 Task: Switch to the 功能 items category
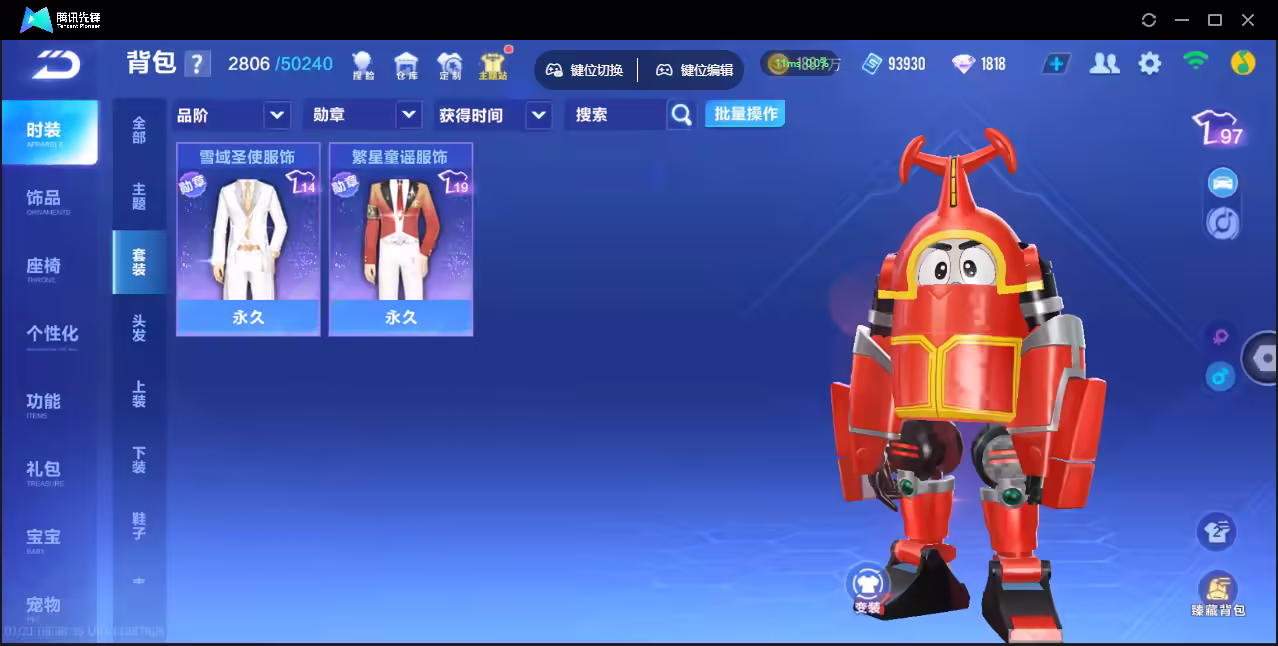coord(45,402)
